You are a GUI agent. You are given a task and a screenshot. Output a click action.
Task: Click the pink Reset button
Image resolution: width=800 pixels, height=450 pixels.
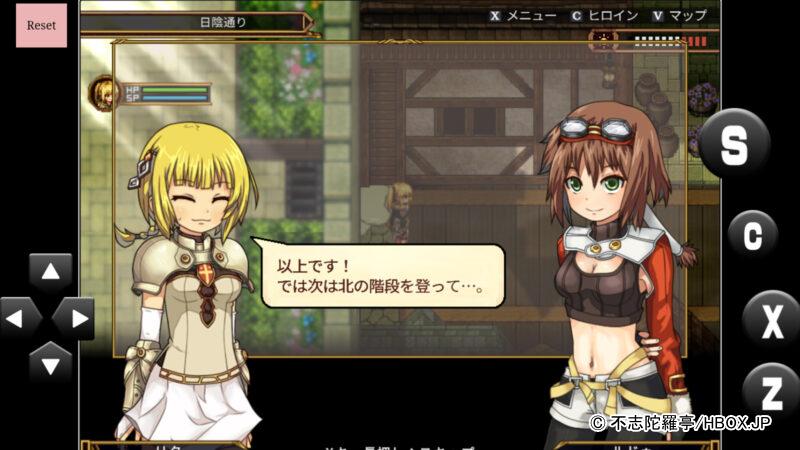coord(41,25)
